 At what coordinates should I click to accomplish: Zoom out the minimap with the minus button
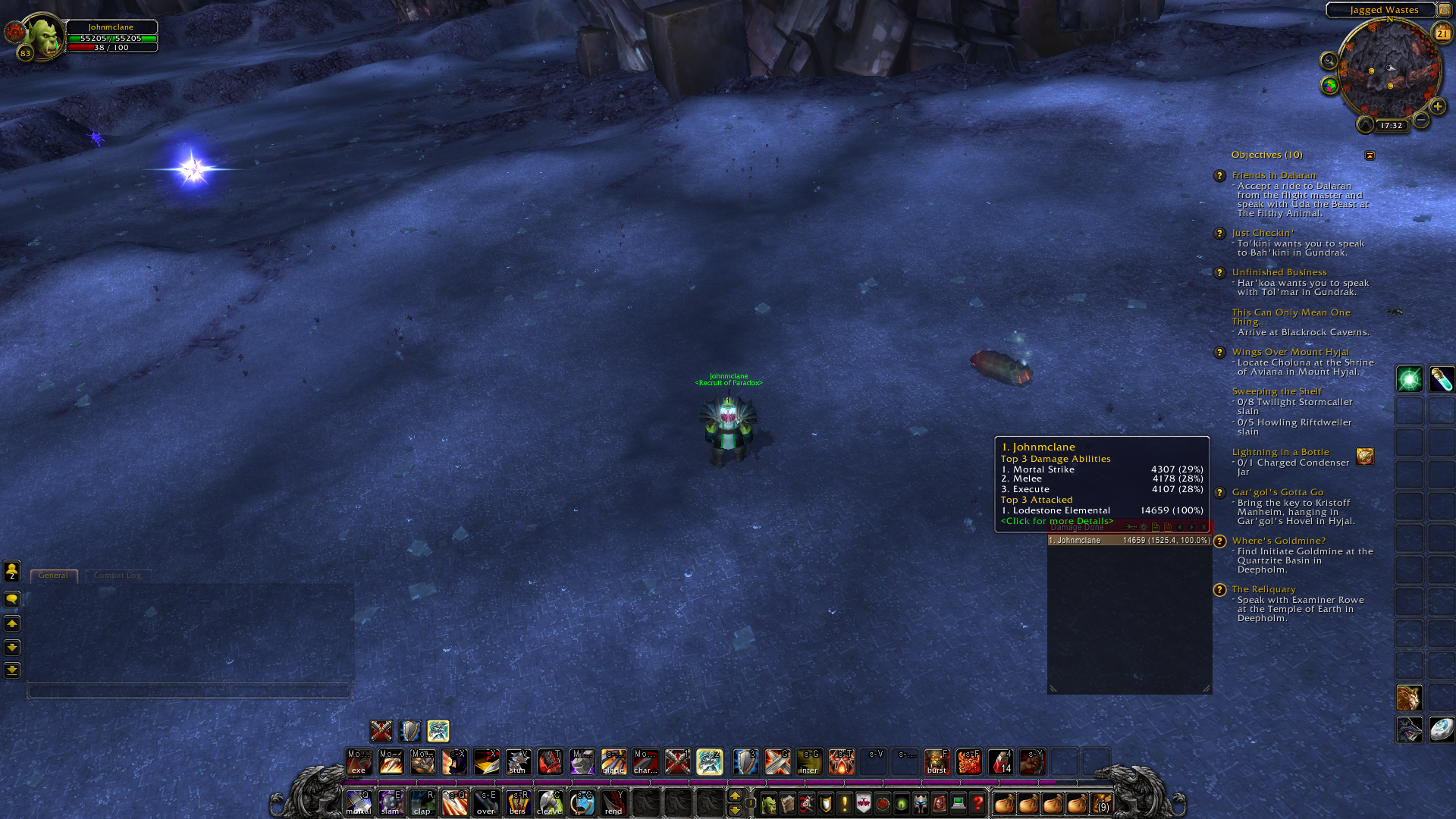1421,120
